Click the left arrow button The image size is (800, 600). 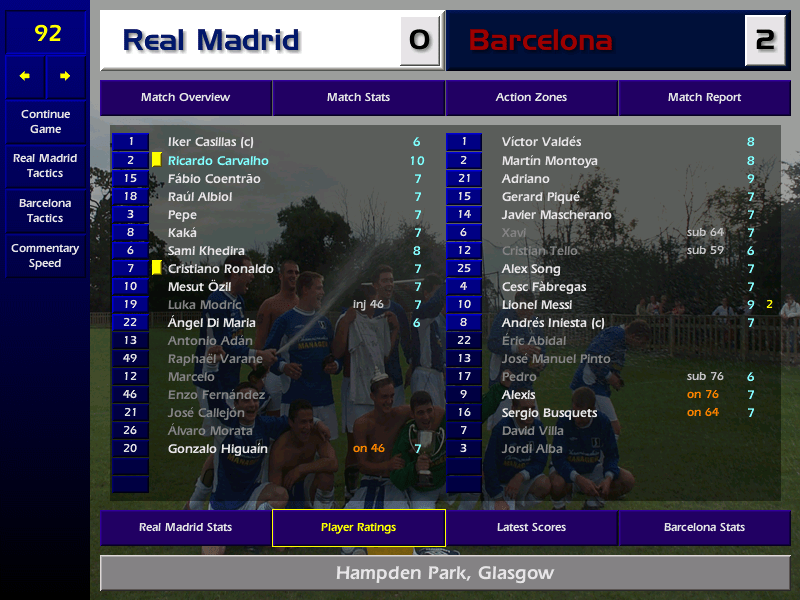(x=25, y=76)
